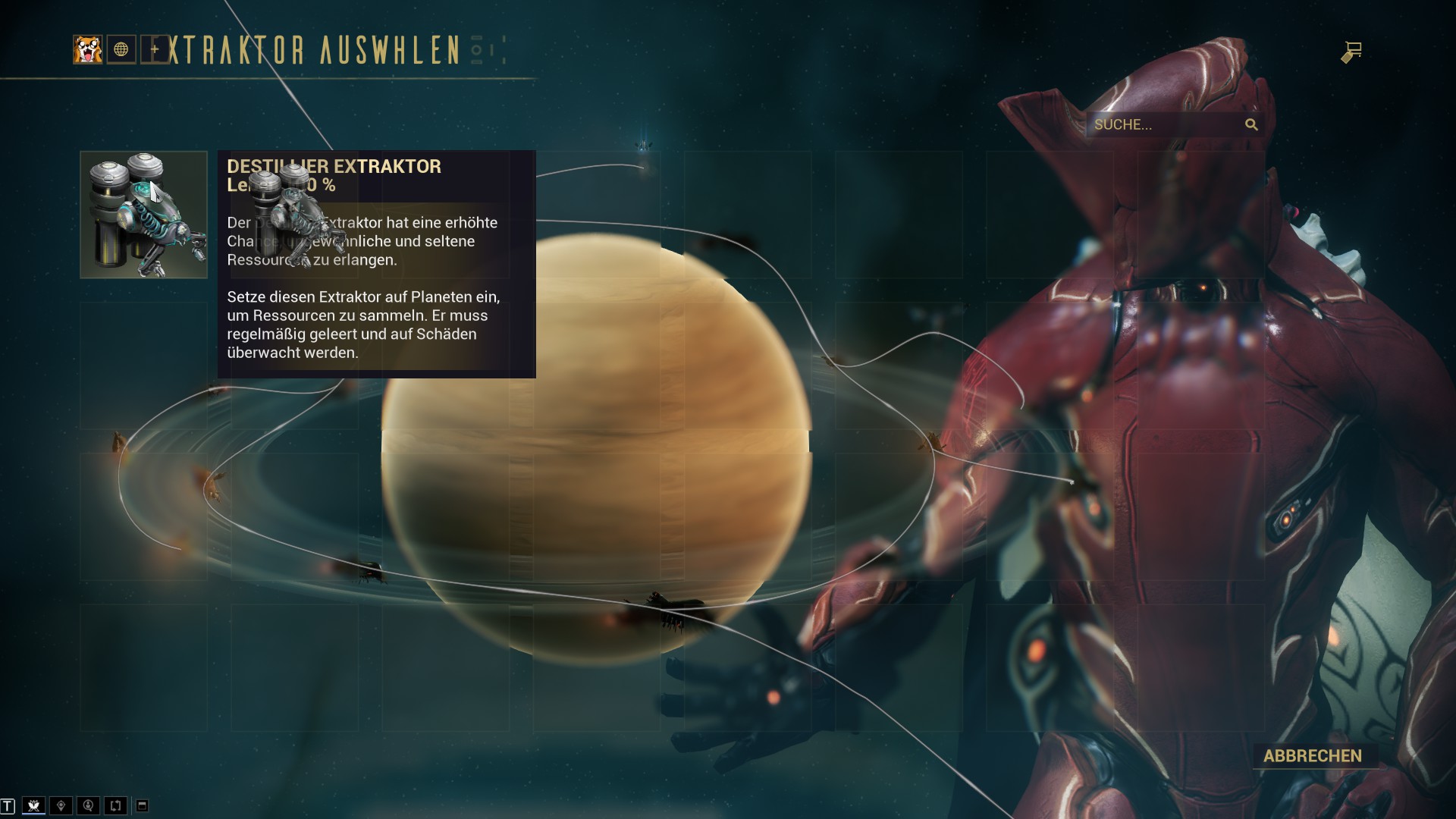Viewport: 1456px width, 819px height.
Task: Click the magnifier icon beside SUCHE
Action: coord(1251,124)
